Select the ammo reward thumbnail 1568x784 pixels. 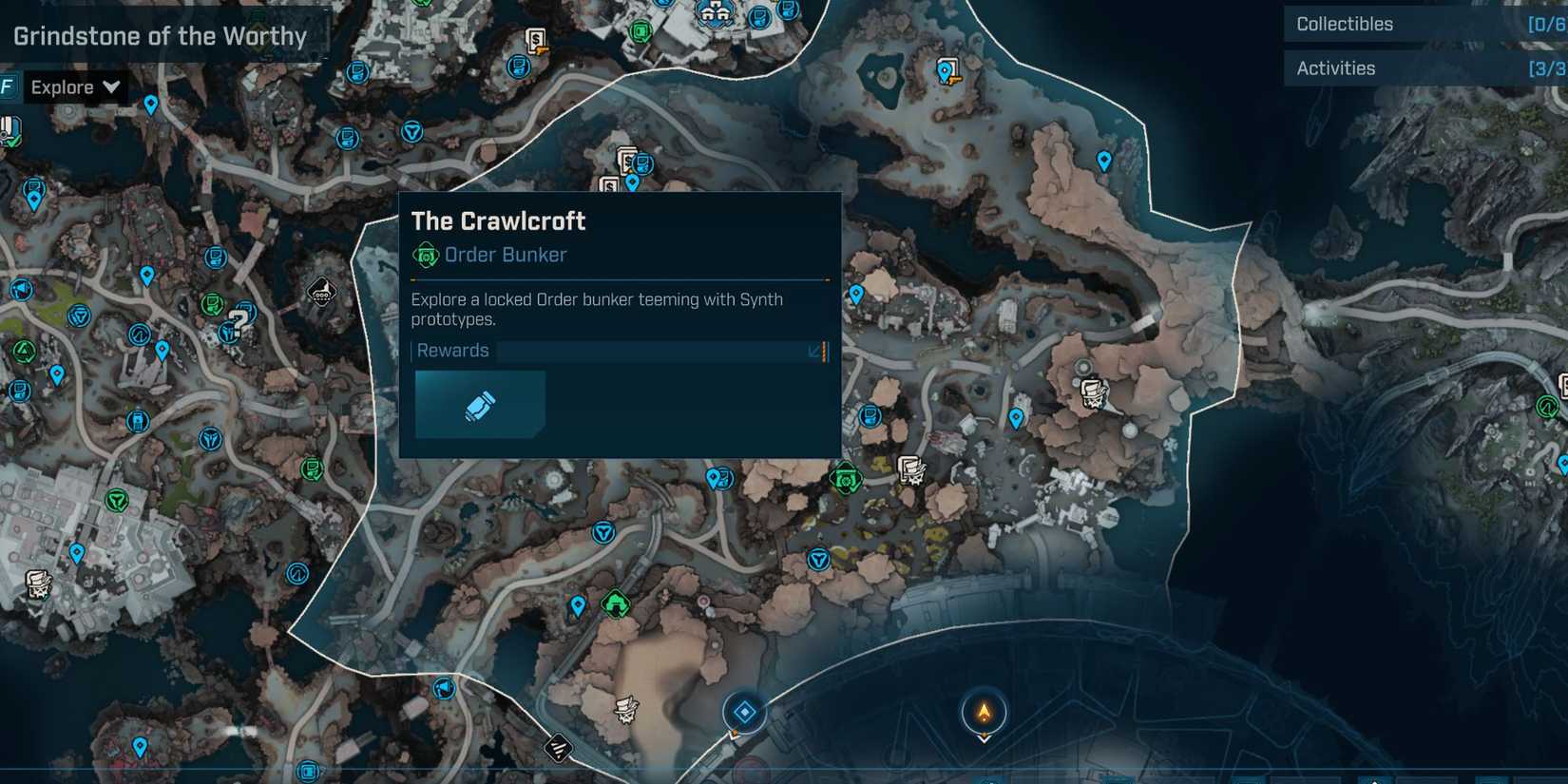[x=480, y=404]
